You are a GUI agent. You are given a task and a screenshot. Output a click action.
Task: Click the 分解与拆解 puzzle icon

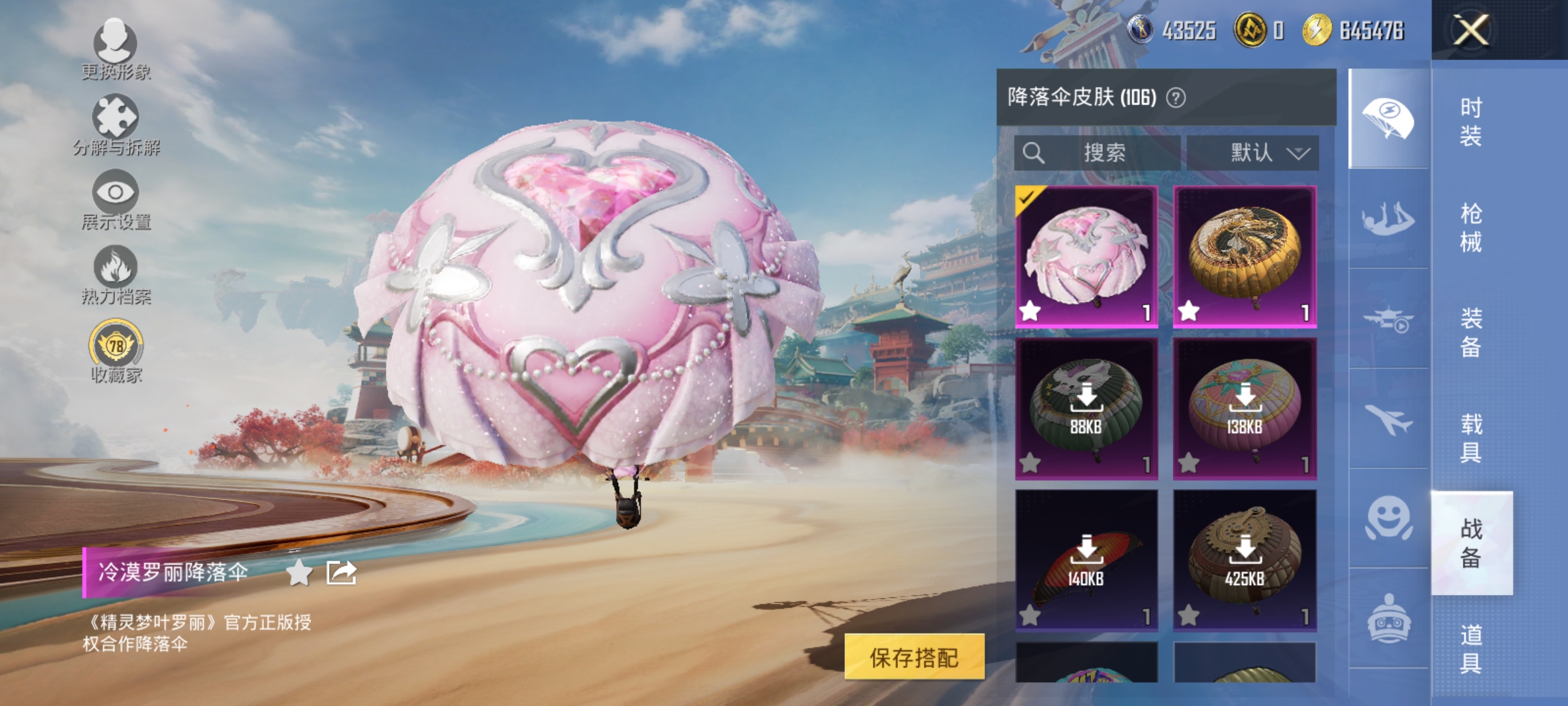point(116,120)
